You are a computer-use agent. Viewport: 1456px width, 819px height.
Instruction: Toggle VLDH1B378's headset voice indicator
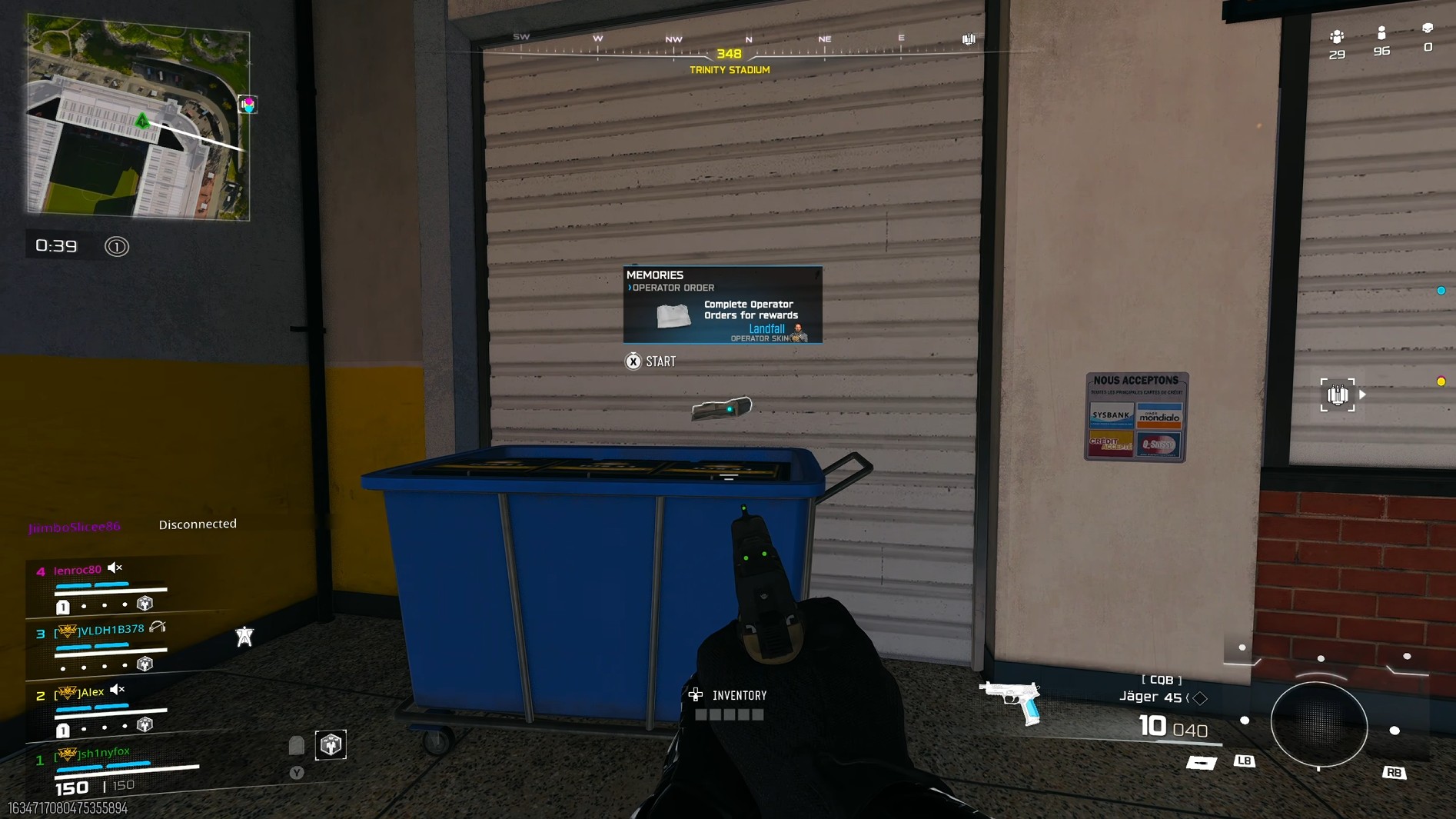point(158,628)
